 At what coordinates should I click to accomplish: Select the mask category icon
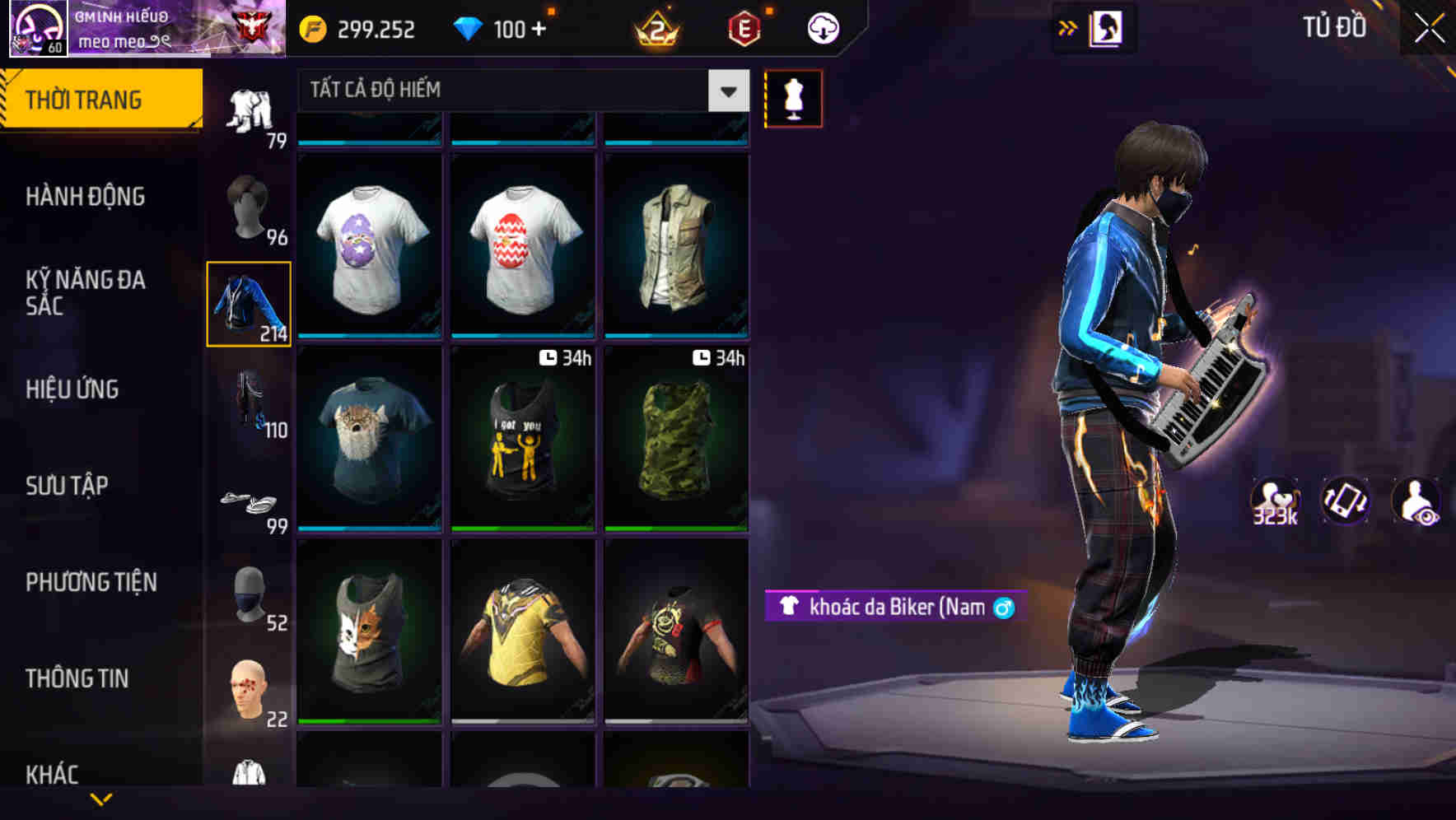250,593
